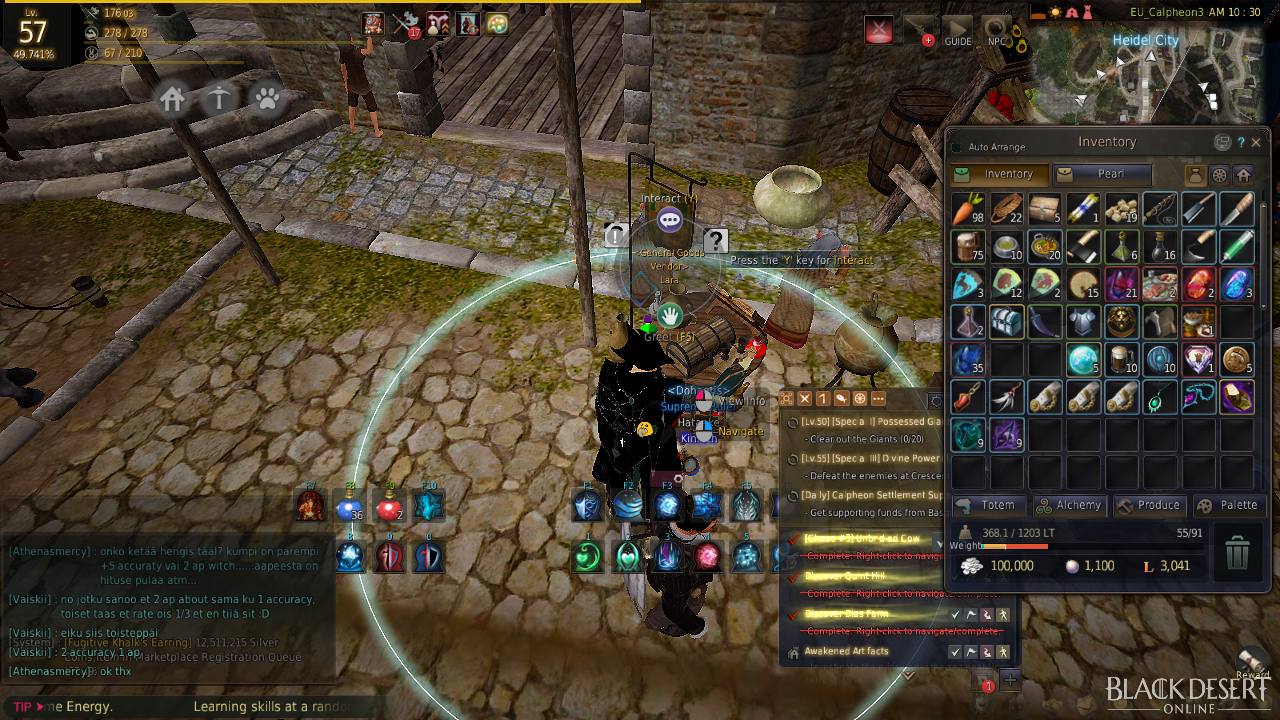Click the NPC finder button
Viewport: 1280px width, 720px height.
[996, 30]
